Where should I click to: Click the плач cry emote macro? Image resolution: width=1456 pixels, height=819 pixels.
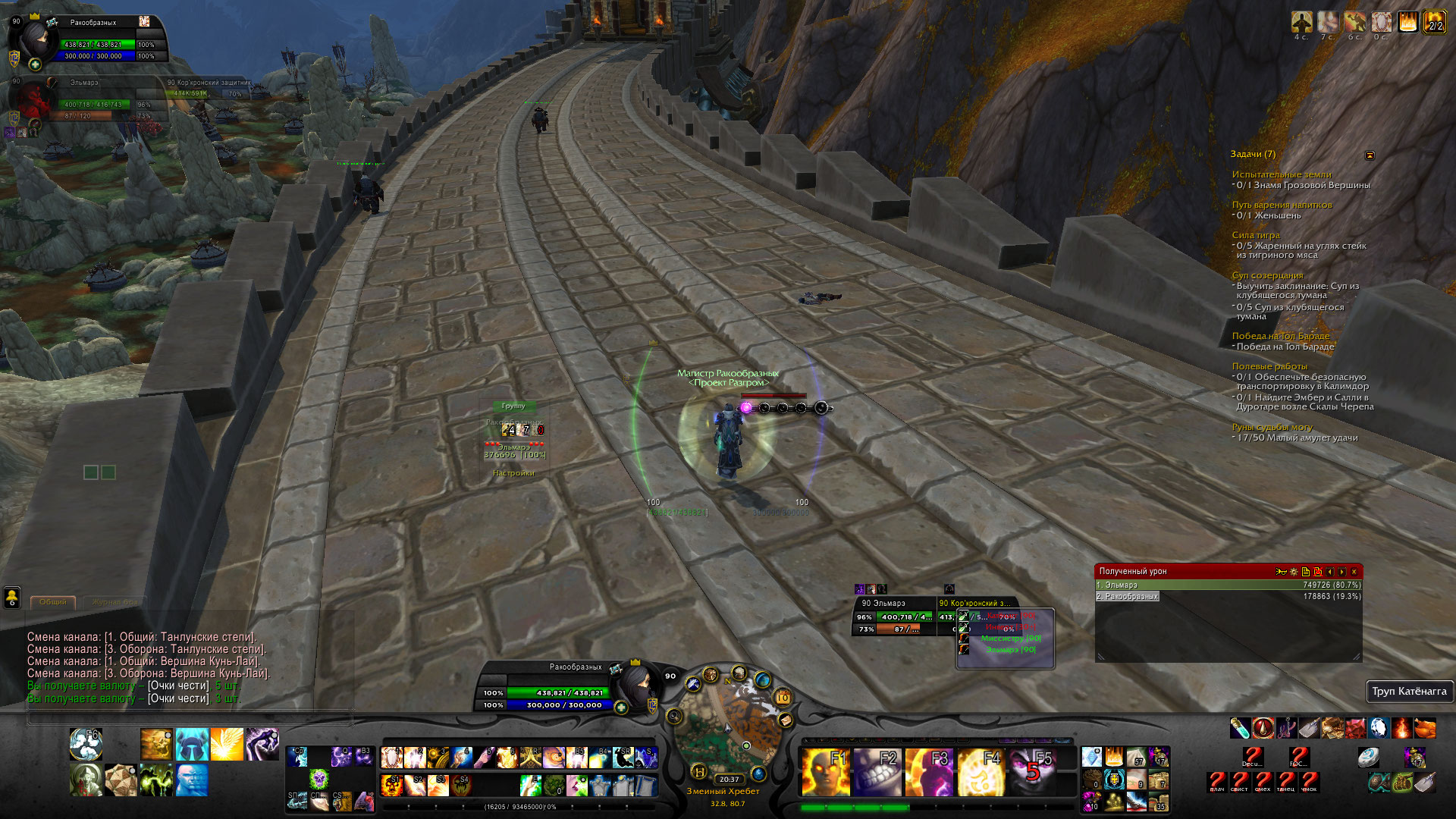(1217, 781)
